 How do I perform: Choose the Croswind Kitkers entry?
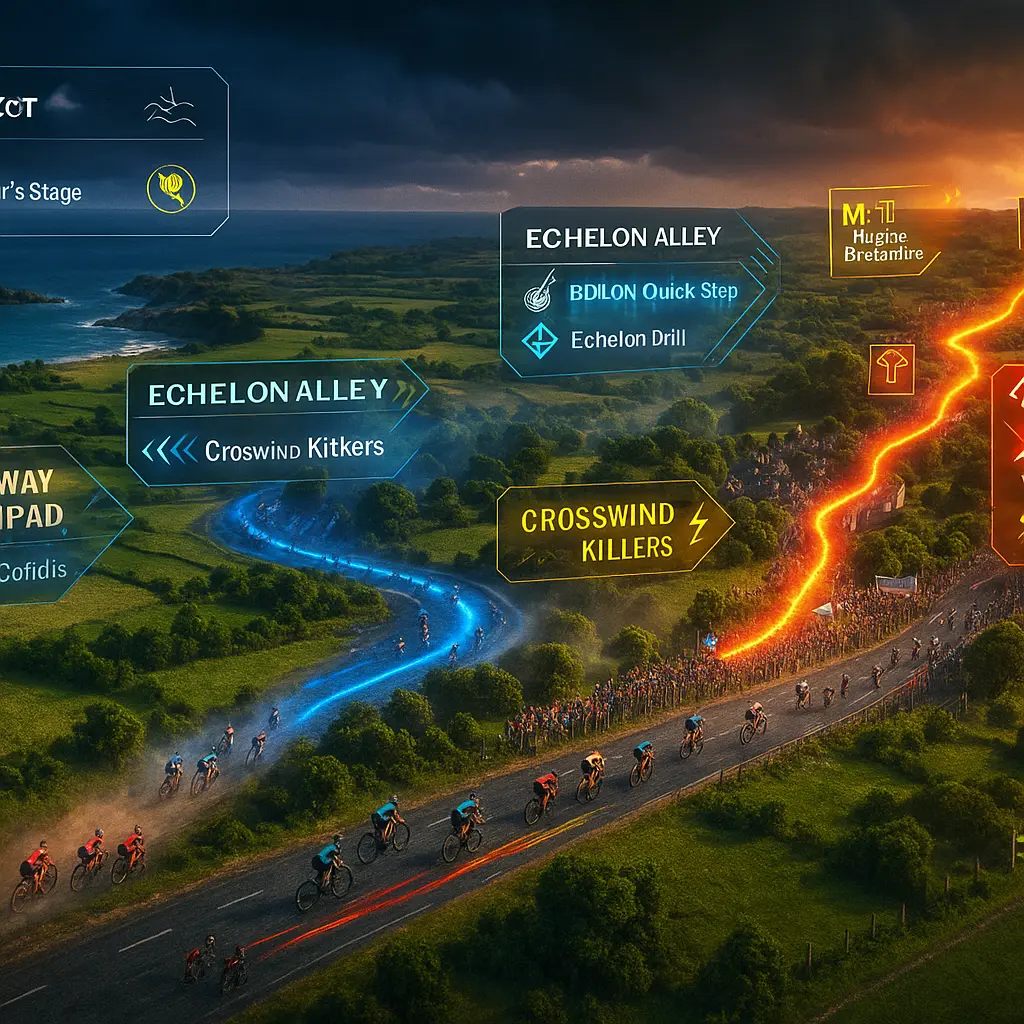tap(294, 449)
